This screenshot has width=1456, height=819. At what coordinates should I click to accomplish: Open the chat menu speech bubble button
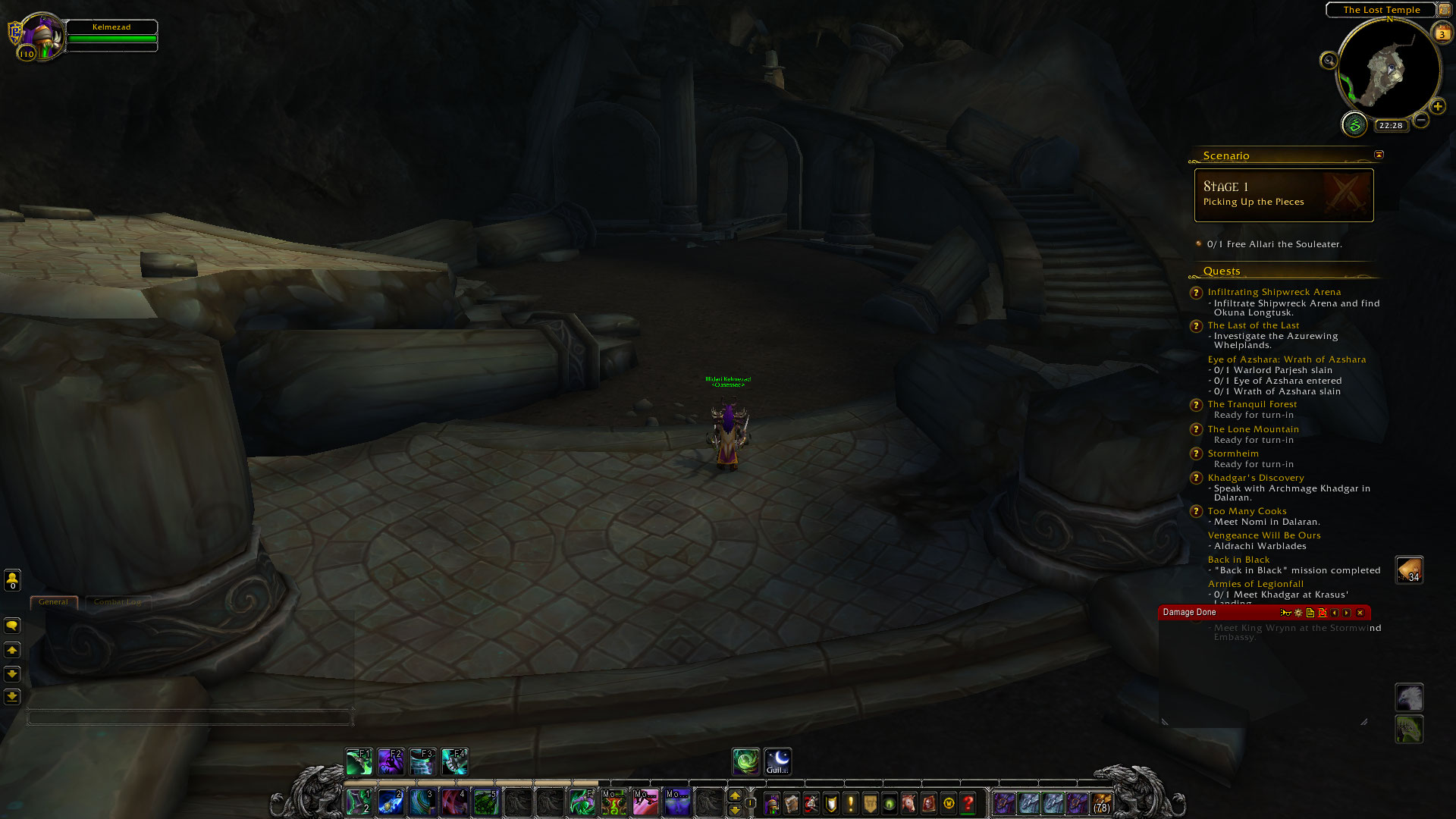(12, 626)
